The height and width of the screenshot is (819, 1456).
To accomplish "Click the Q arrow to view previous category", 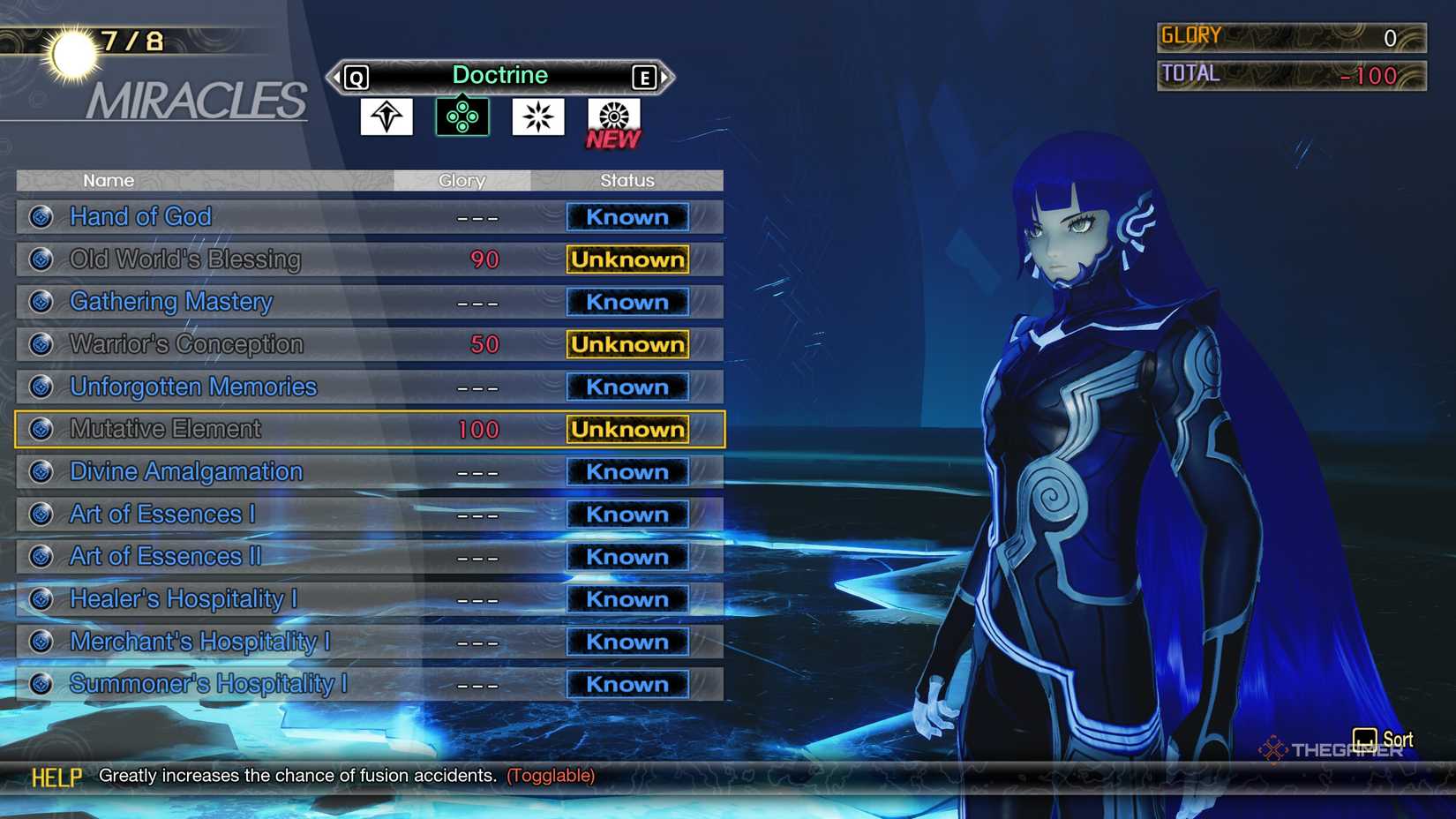I will [356, 77].
